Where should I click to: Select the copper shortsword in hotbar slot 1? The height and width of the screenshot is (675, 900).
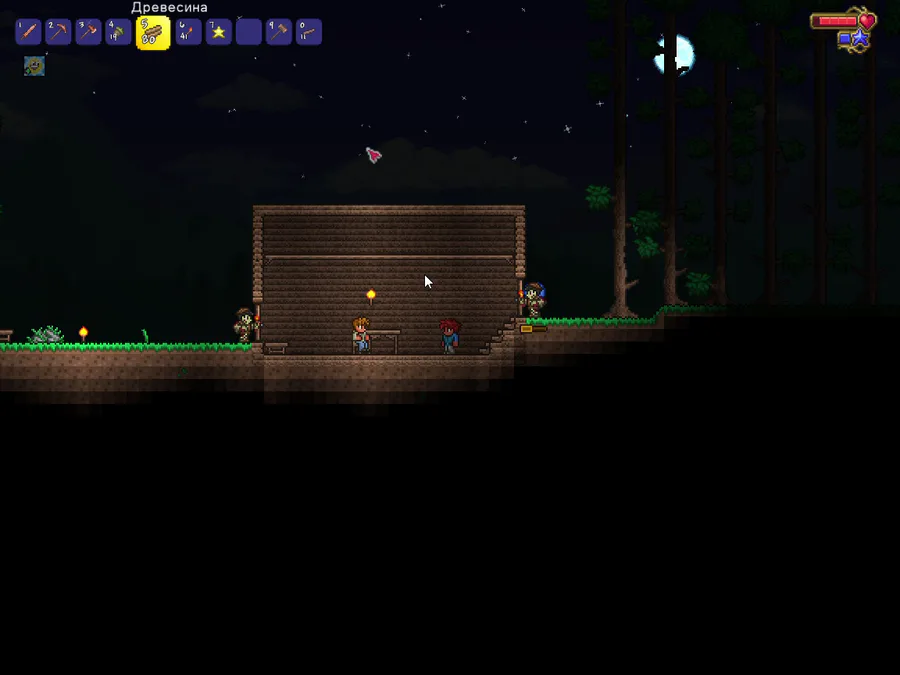click(28, 32)
